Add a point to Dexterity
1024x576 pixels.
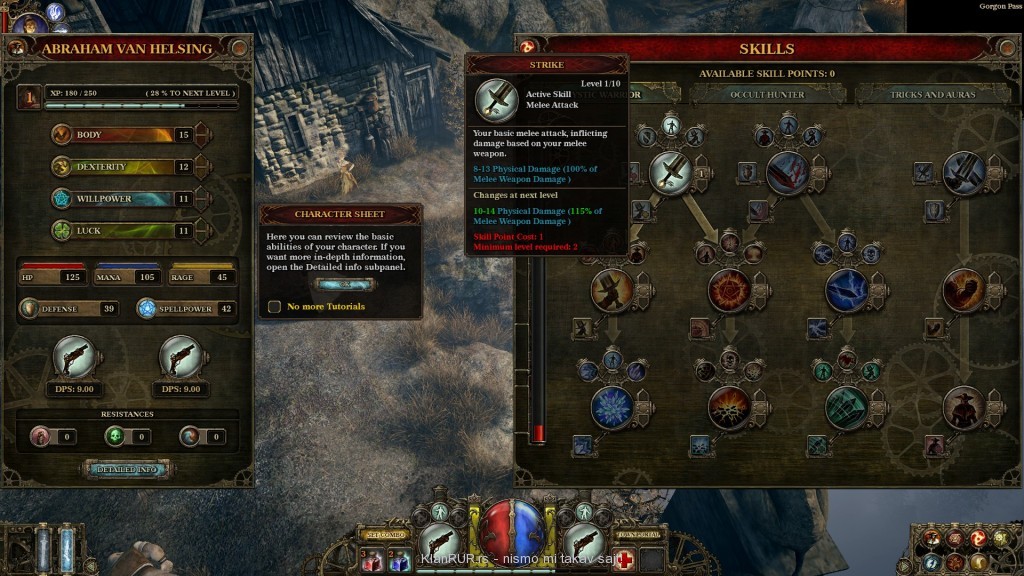coord(202,166)
